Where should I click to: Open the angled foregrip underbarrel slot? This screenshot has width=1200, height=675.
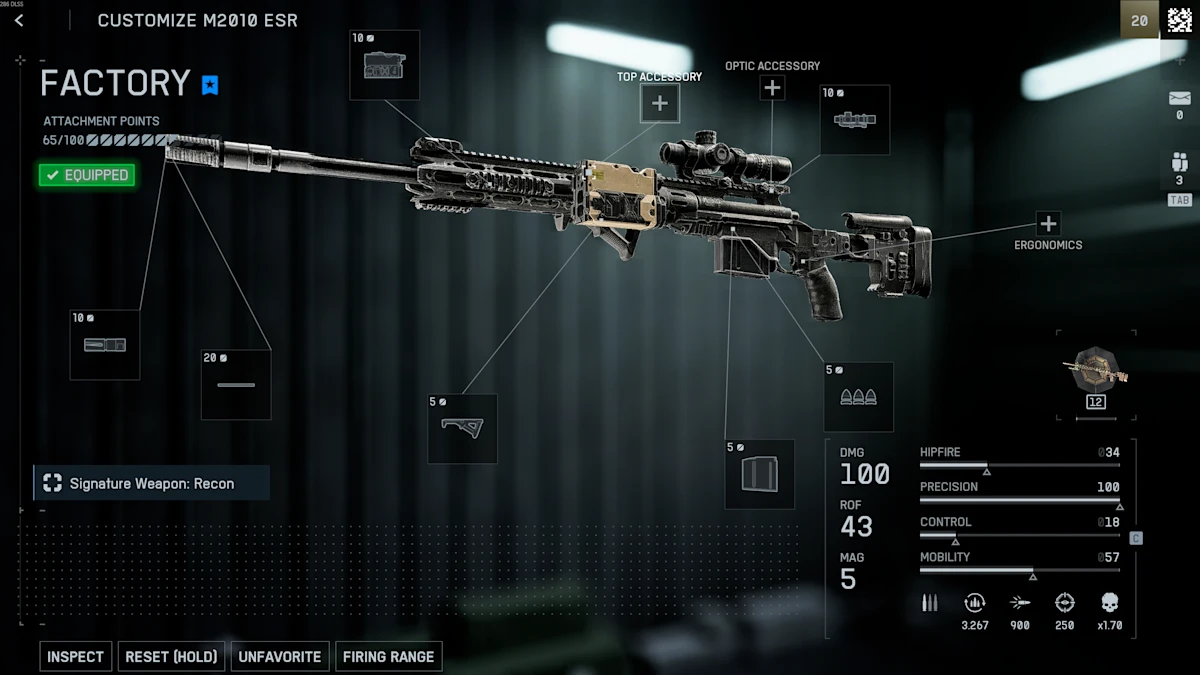462,428
